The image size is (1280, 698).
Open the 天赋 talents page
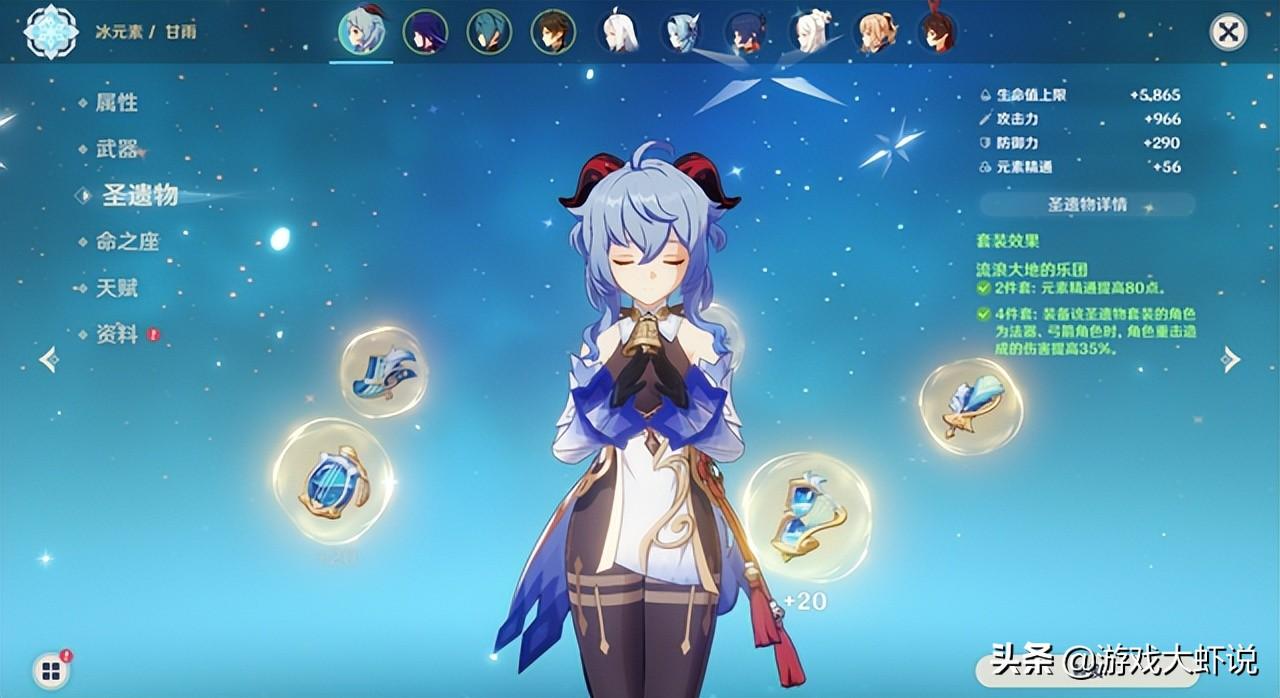pyautogui.click(x=116, y=289)
